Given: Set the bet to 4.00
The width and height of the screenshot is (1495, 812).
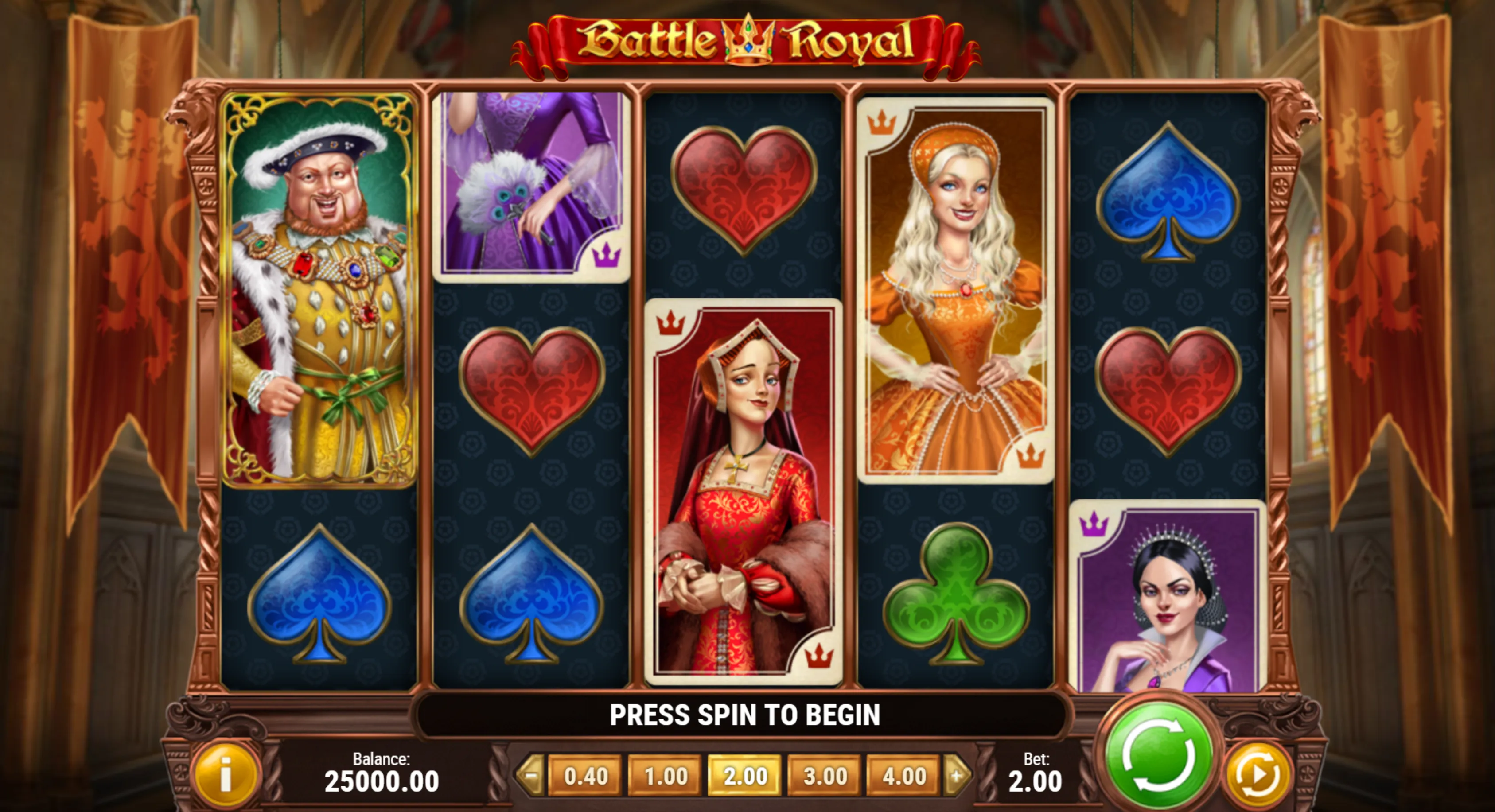Looking at the screenshot, I should click(x=904, y=776).
